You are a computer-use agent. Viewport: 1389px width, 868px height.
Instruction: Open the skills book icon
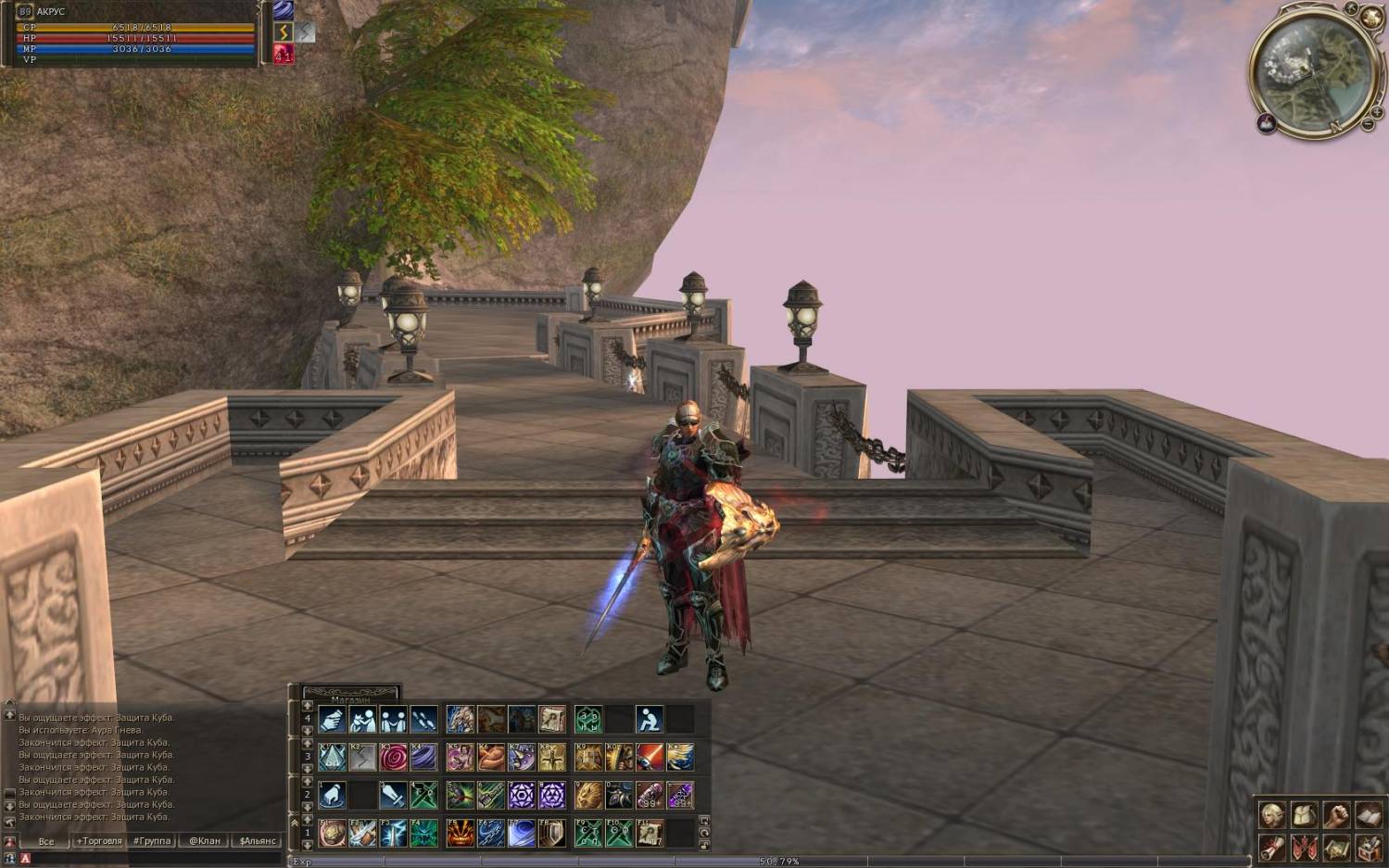point(1369,815)
